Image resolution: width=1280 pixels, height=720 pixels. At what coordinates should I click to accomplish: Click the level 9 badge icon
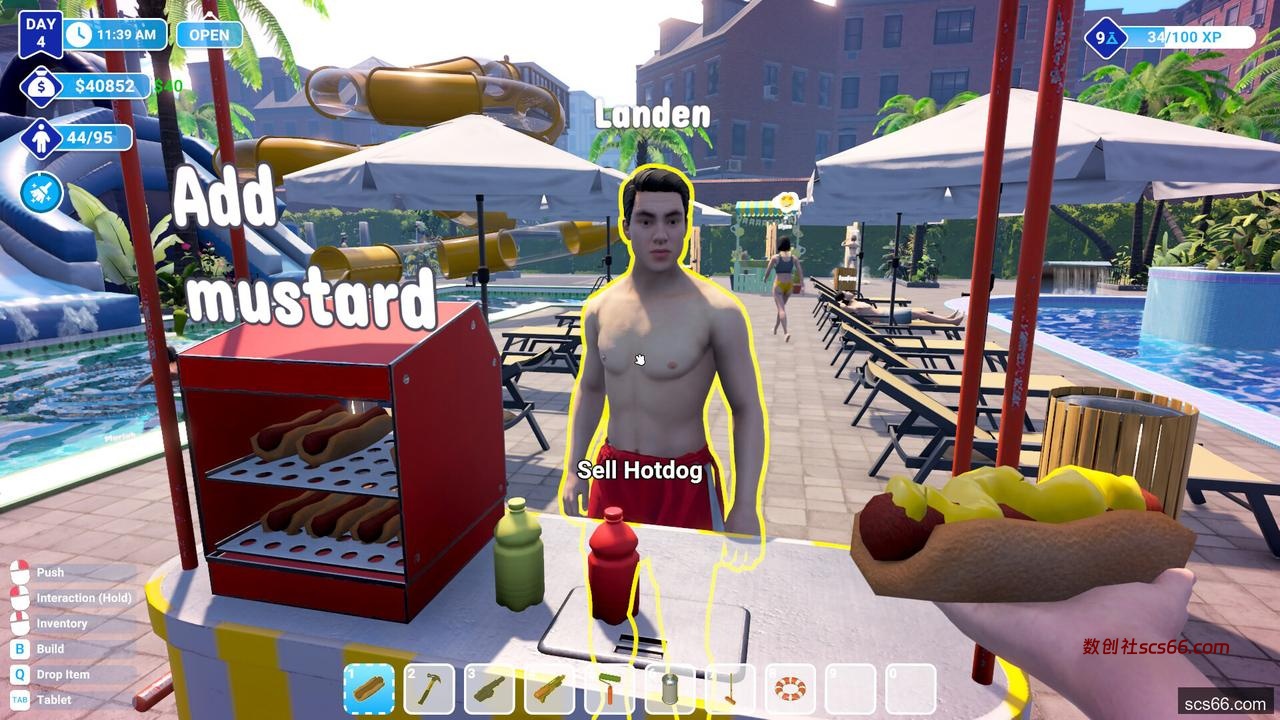pyautogui.click(x=1105, y=38)
